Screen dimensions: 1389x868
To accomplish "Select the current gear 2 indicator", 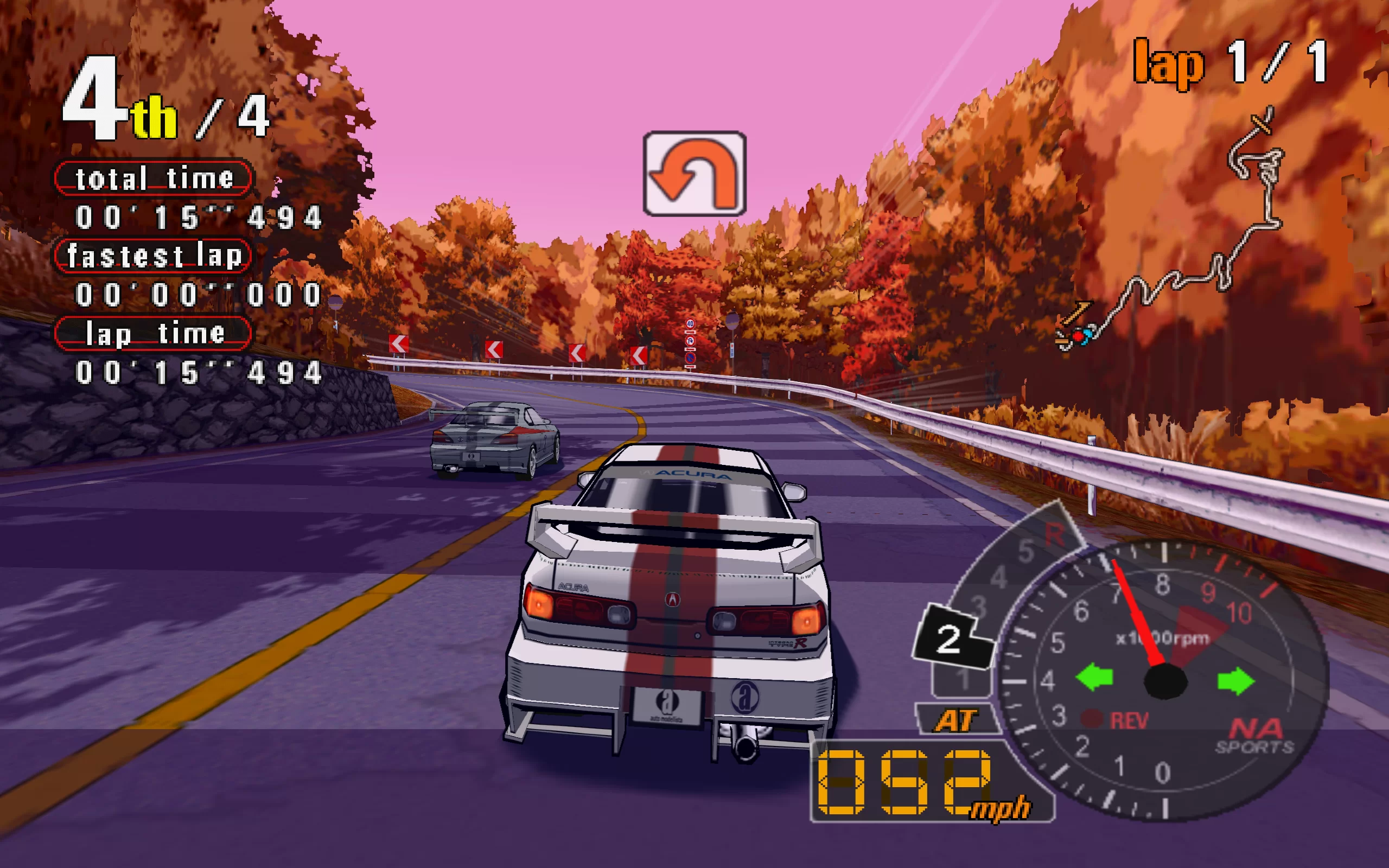I will click(950, 639).
